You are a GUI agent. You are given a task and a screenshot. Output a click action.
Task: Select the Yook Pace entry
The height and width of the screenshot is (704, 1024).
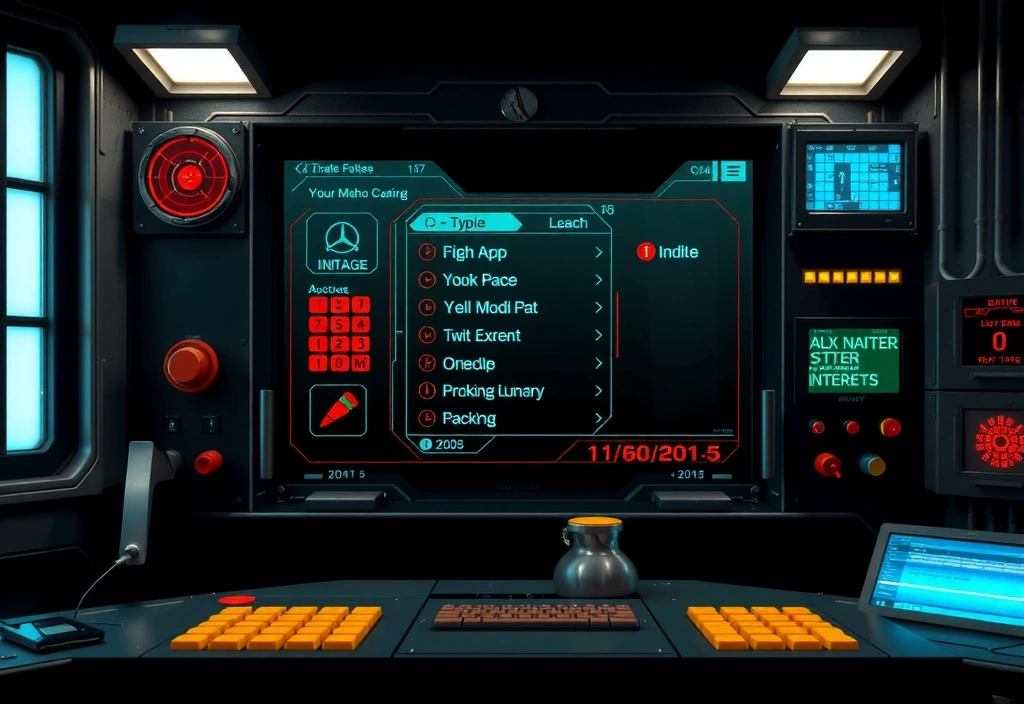480,280
